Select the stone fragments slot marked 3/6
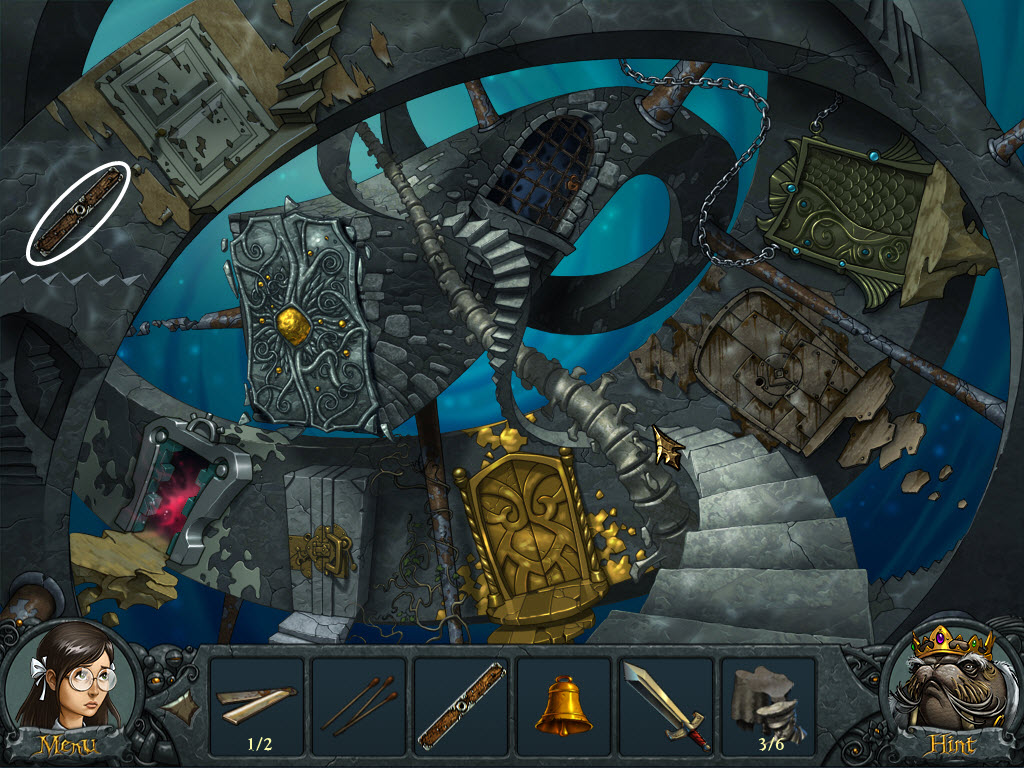Viewport: 1024px width, 768px height. [x=767, y=705]
